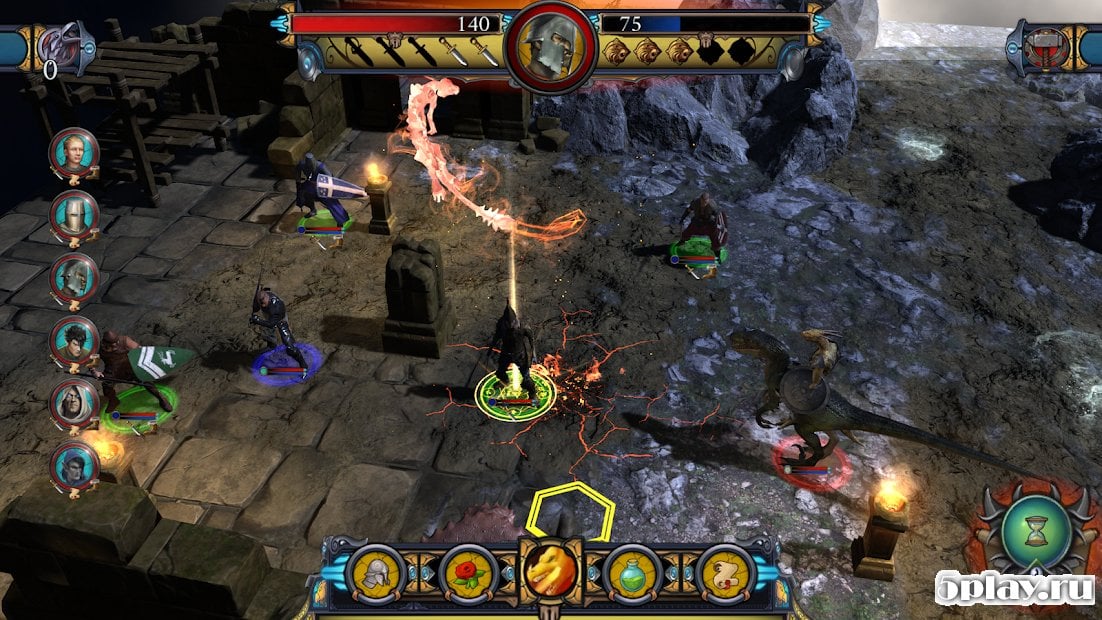Screen dimensions: 1102x620
Task: Open the red chest icon
Action: 1041,47
